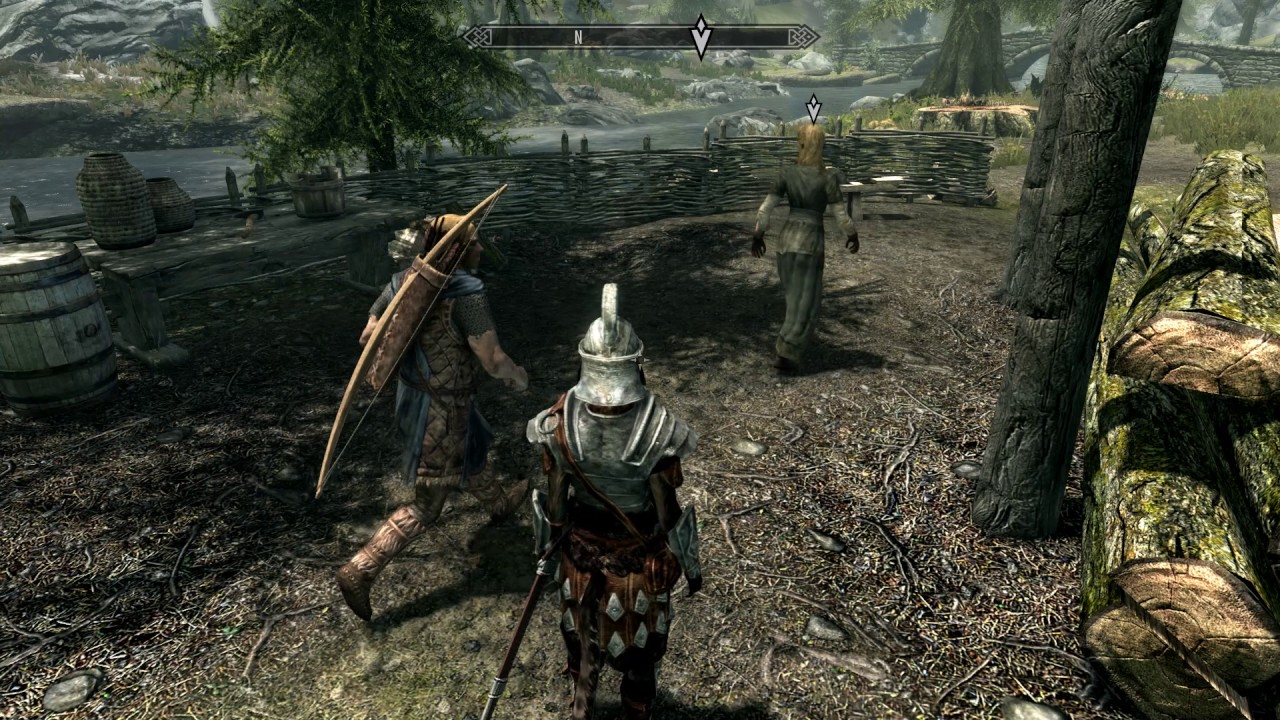Select the quest marker arrow on the compass
1280x720 pixels.
tap(701, 36)
